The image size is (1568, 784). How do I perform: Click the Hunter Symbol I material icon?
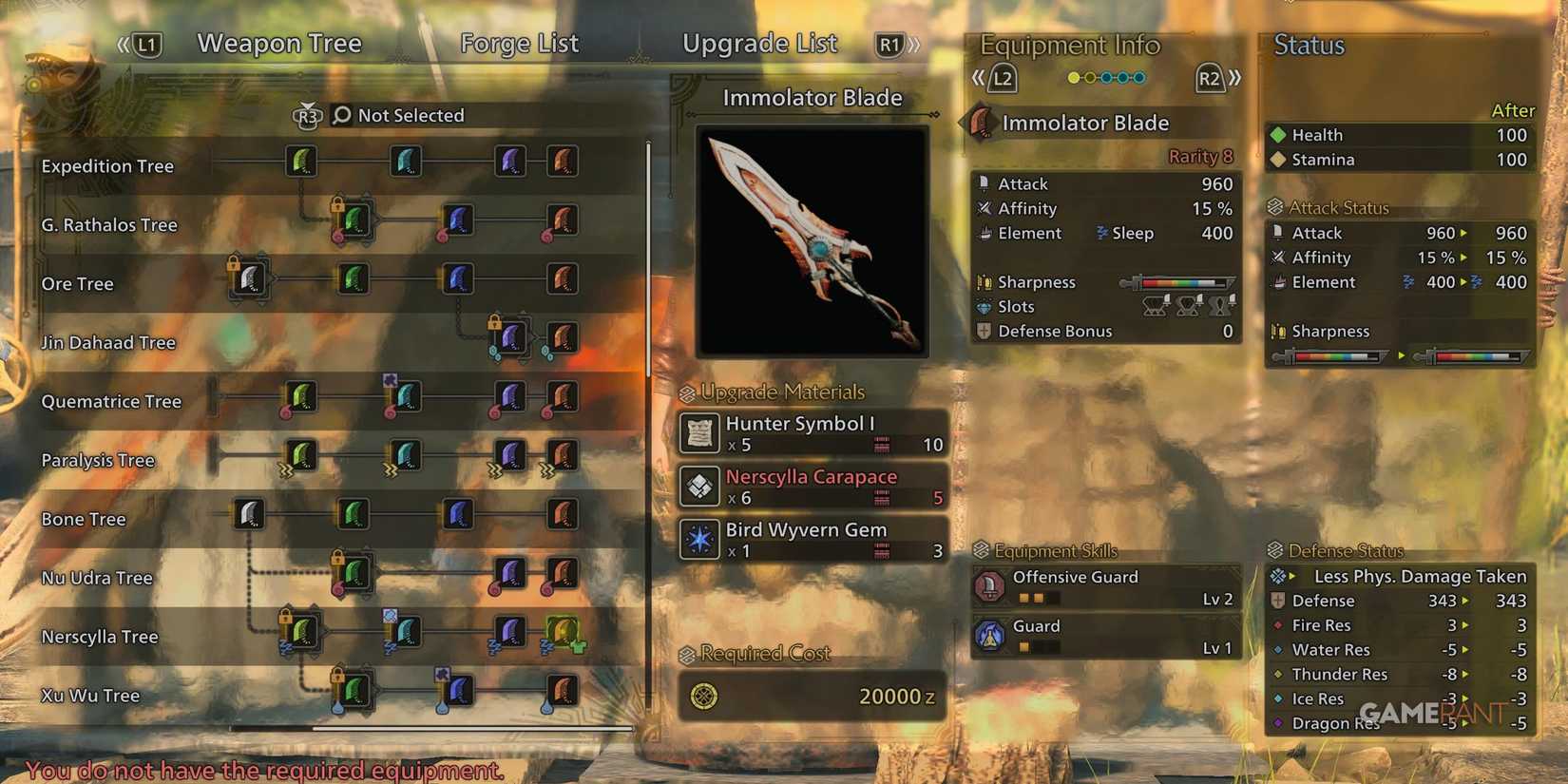click(x=698, y=433)
